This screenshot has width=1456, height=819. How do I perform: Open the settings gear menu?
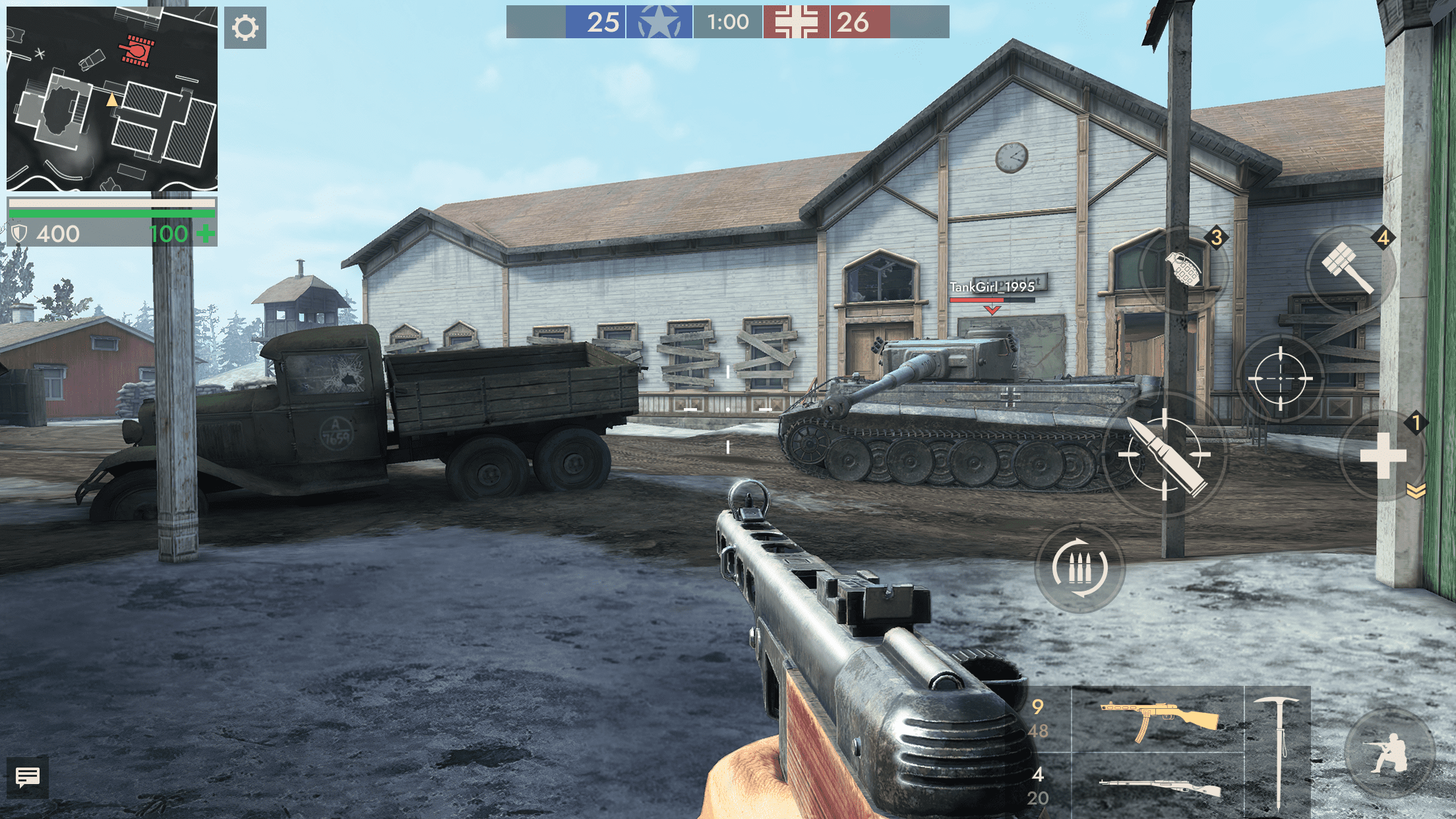point(245,29)
